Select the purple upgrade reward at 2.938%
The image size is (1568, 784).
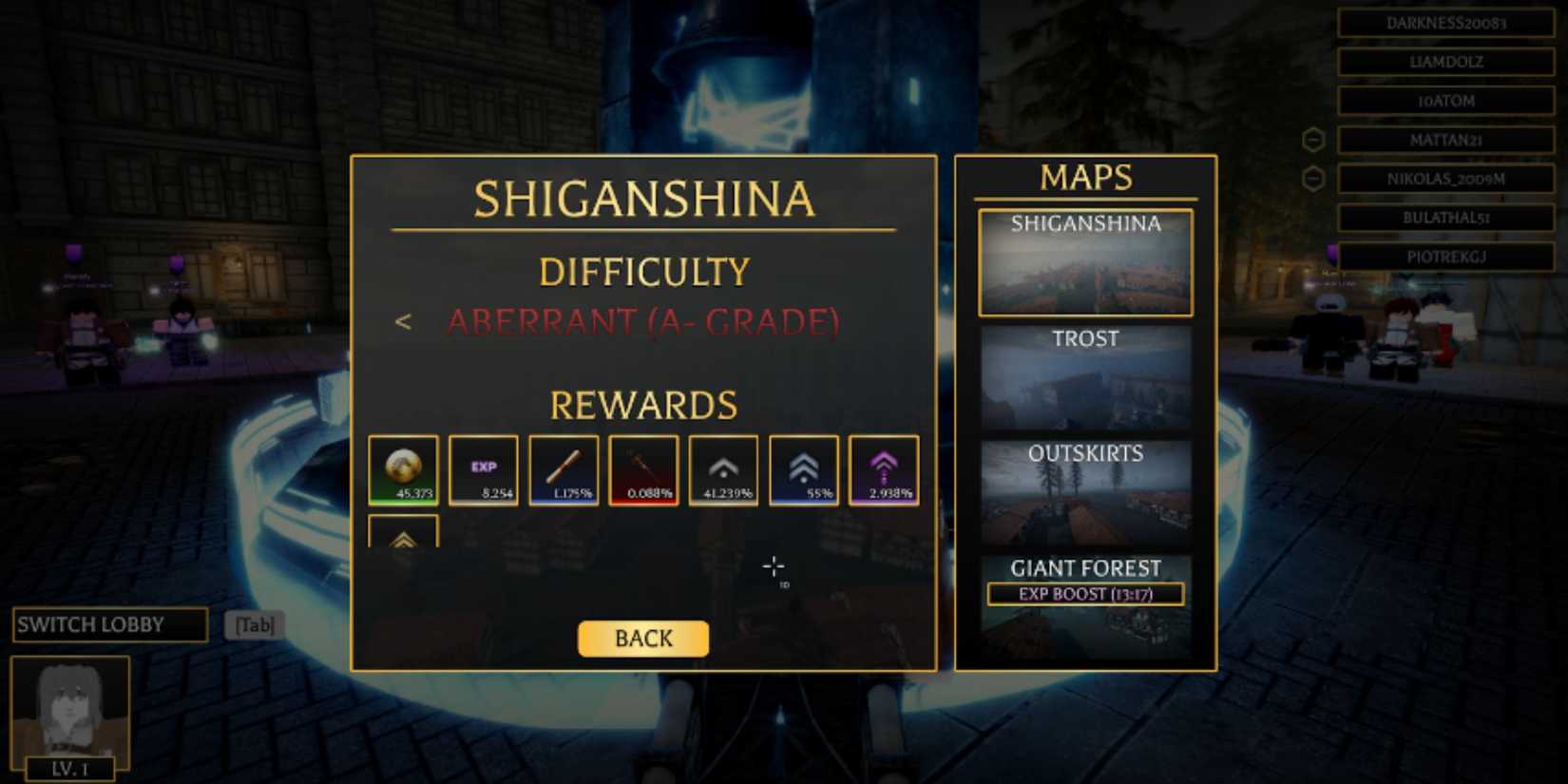pos(886,469)
